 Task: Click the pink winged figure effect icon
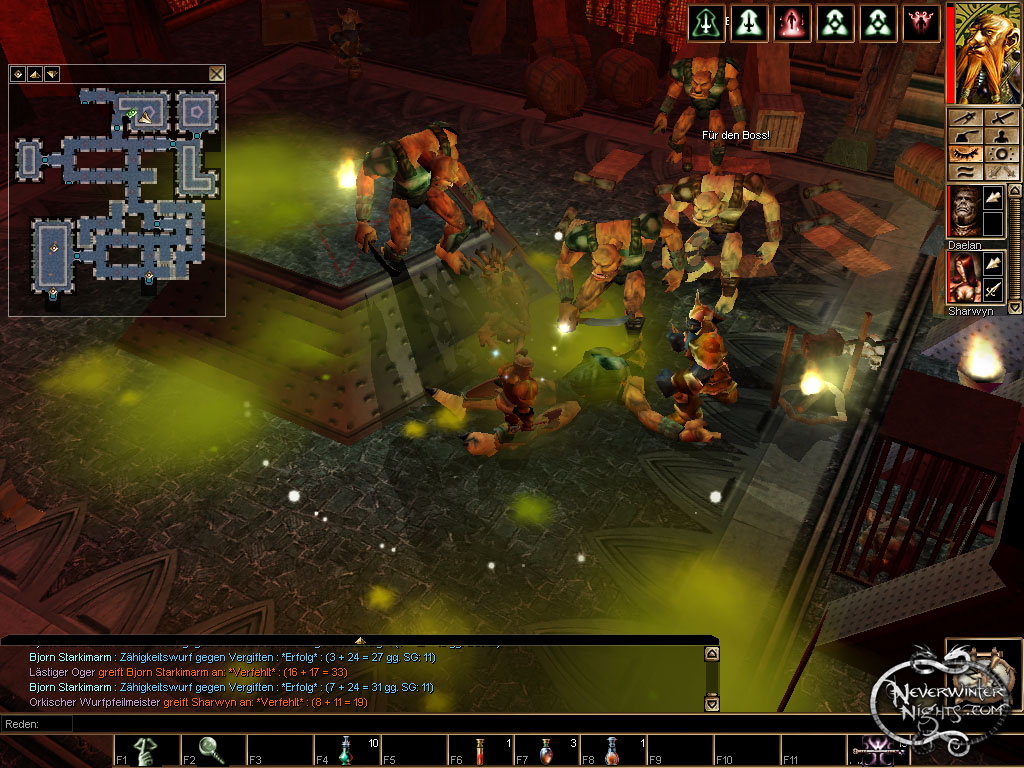pyautogui.click(x=920, y=23)
